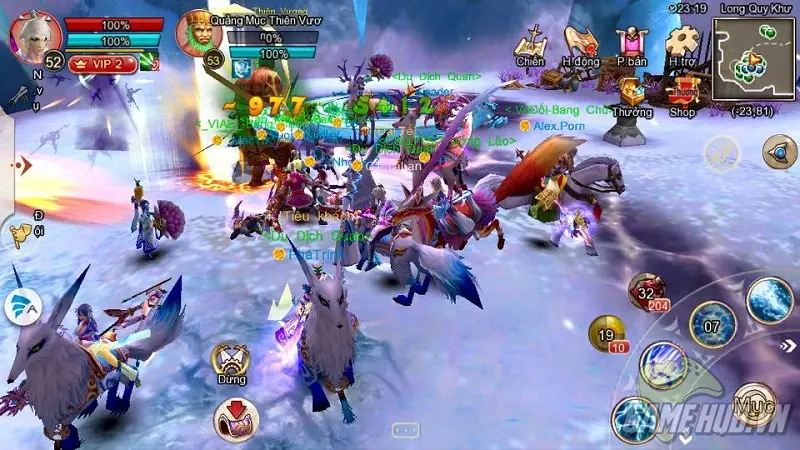
Task: Open the P.bản dungeon menu
Action: pyautogui.click(x=631, y=44)
